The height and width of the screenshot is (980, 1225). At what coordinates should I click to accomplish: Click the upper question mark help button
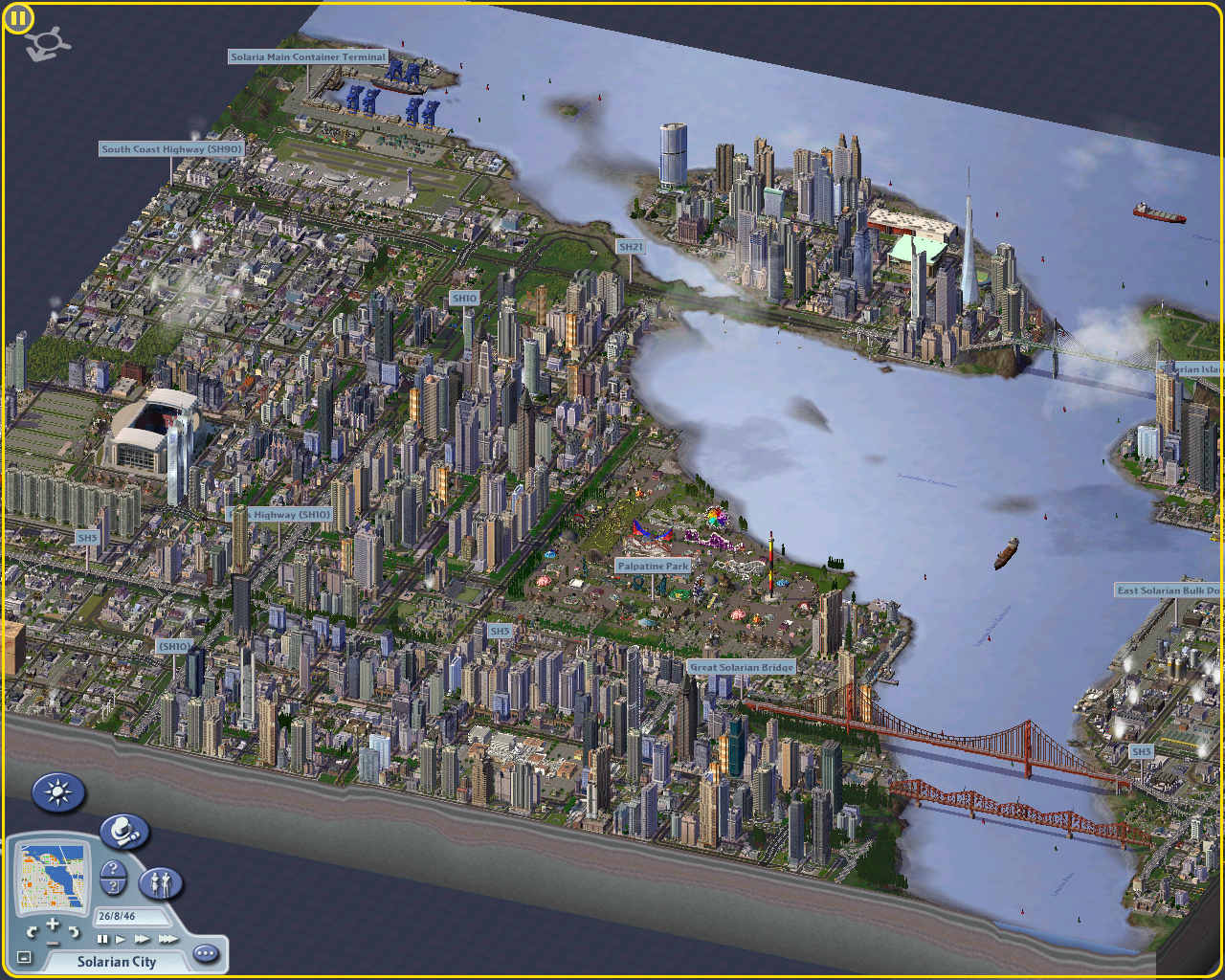coord(113,870)
